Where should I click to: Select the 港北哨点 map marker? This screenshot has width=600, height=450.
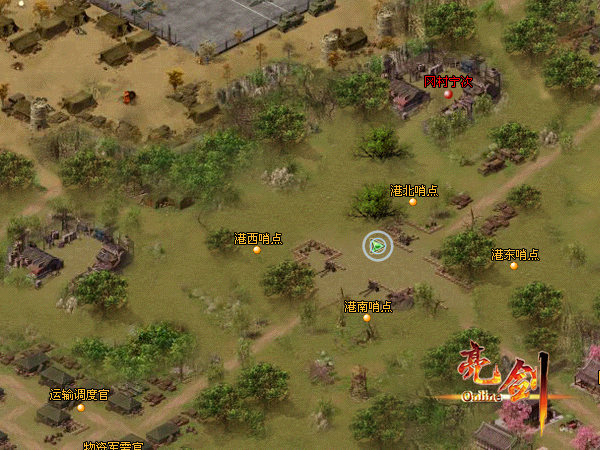click(412, 202)
